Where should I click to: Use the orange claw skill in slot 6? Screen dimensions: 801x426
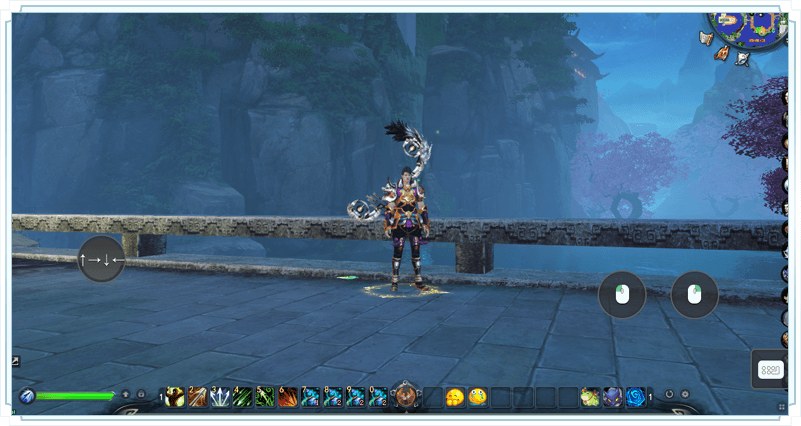[288, 397]
